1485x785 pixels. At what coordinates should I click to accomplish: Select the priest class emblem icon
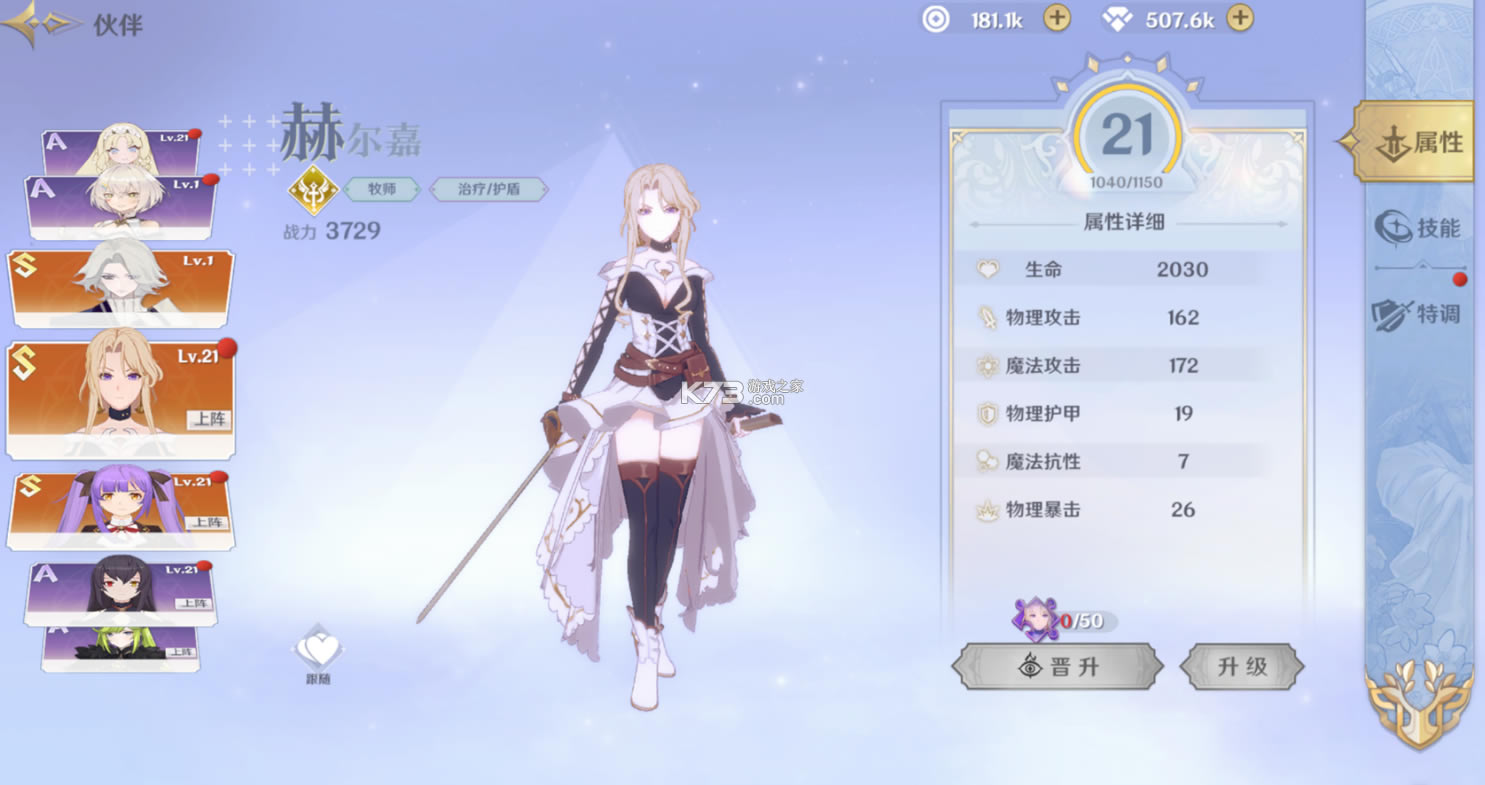tap(314, 188)
